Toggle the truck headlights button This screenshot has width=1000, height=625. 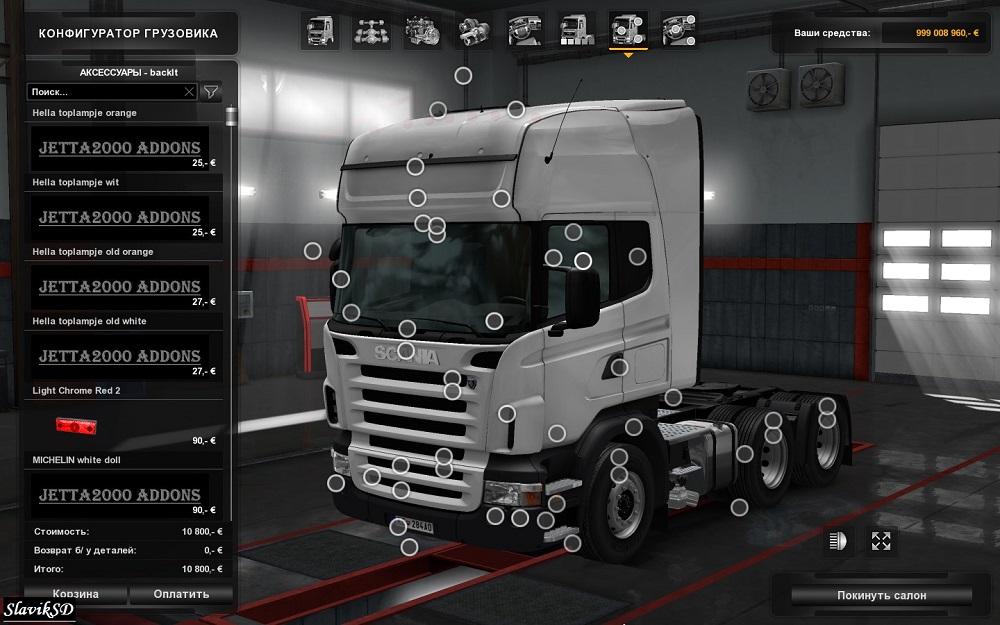pyautogui.click(x=837, y=541)
